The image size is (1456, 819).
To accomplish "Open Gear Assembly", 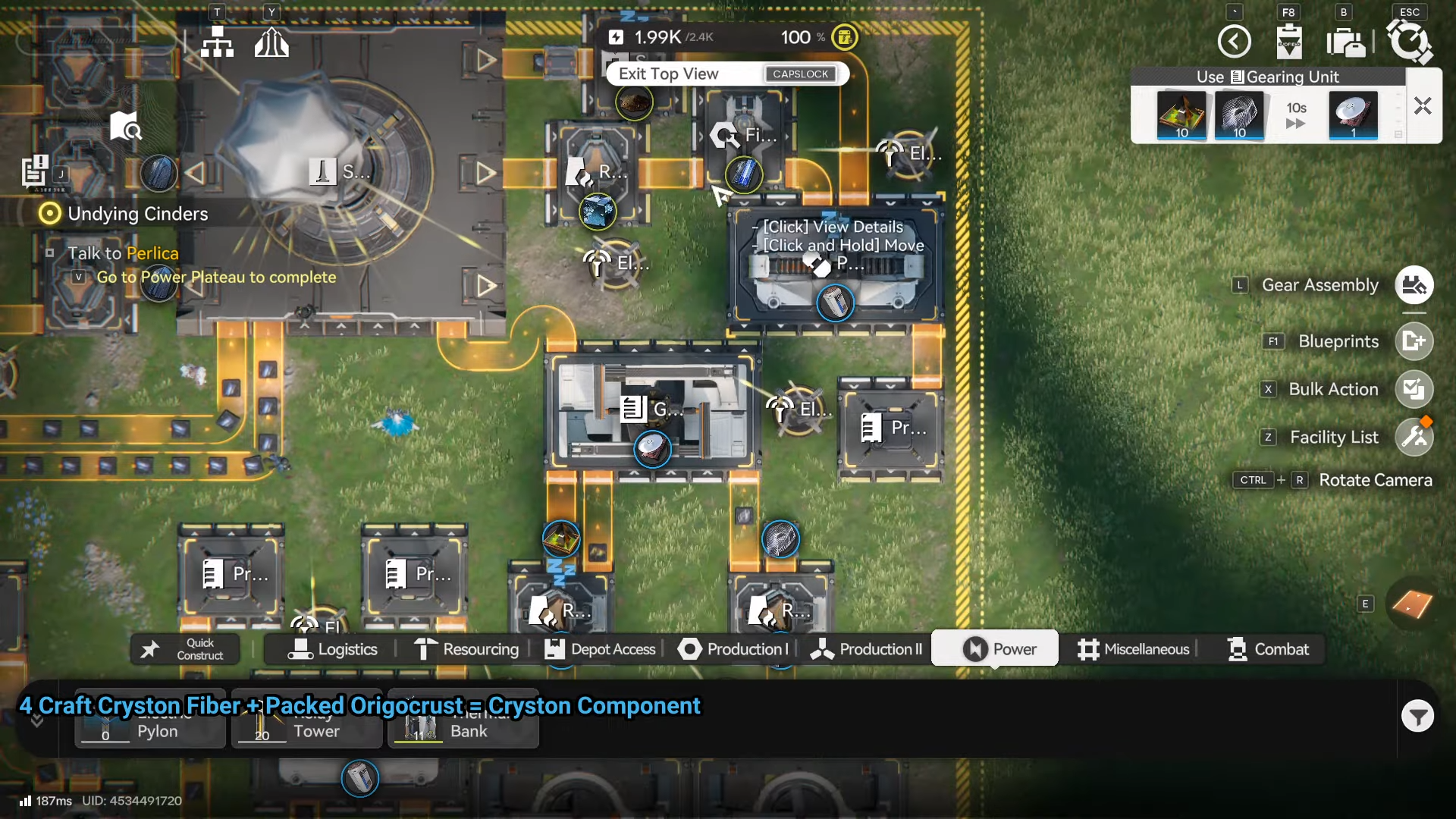I will (1414, 285).
